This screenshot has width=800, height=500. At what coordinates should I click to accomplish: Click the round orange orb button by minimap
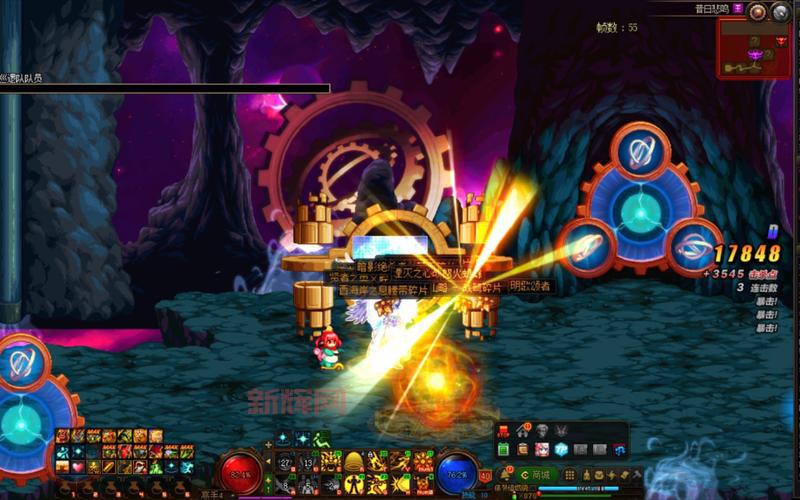click(758, 12)
